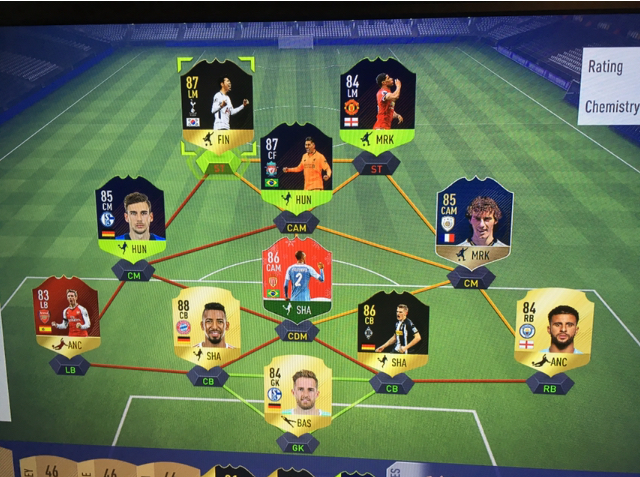Pick the 85 CM Schalke card
The width and height of the screenshot is (640, 477).
pyautogui.click(x=130, y=218)
